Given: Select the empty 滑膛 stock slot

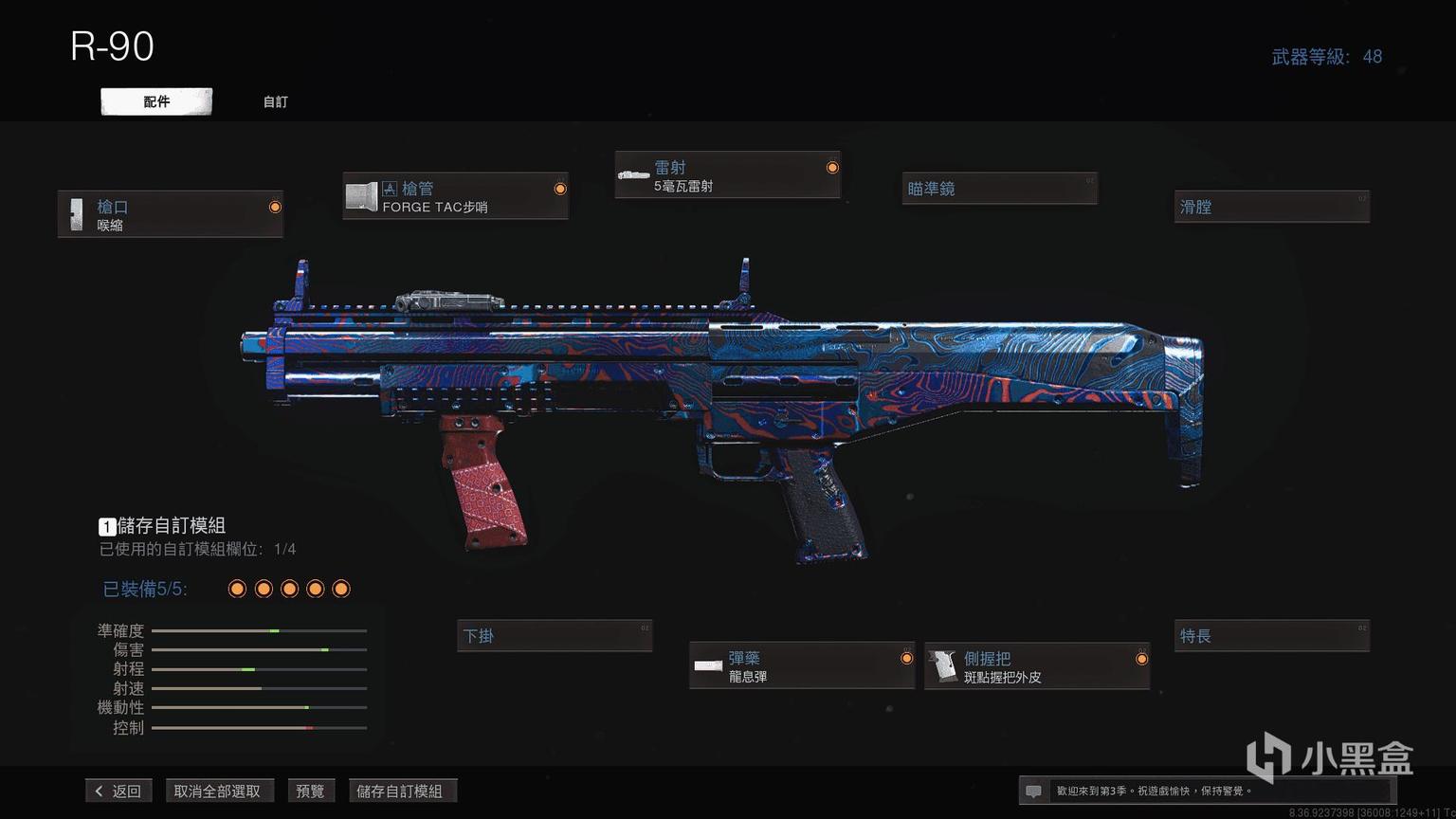Looking at the screenshot, I should 1272,207.
